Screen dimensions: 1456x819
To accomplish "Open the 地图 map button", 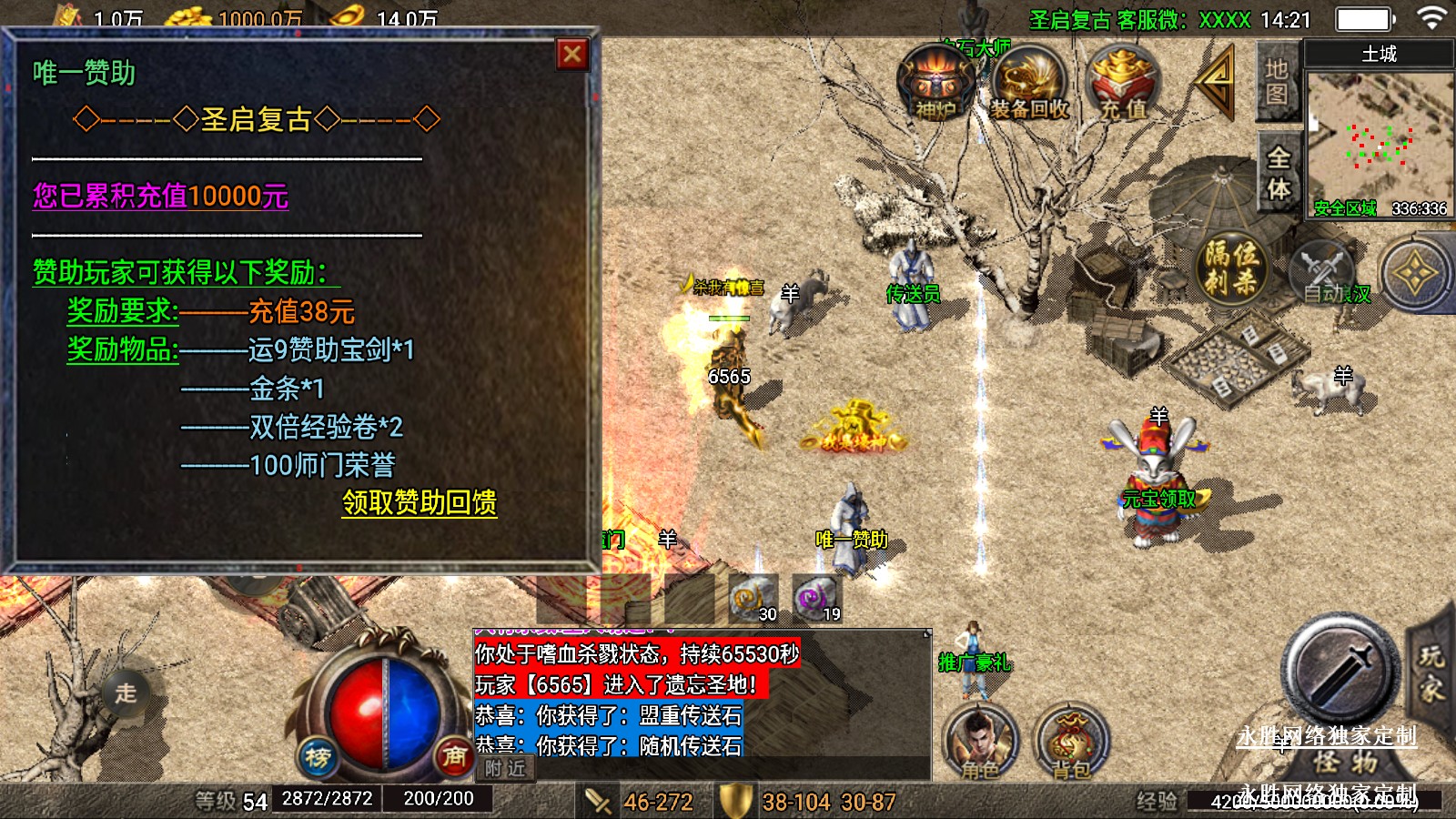I will pos(1277,81).
